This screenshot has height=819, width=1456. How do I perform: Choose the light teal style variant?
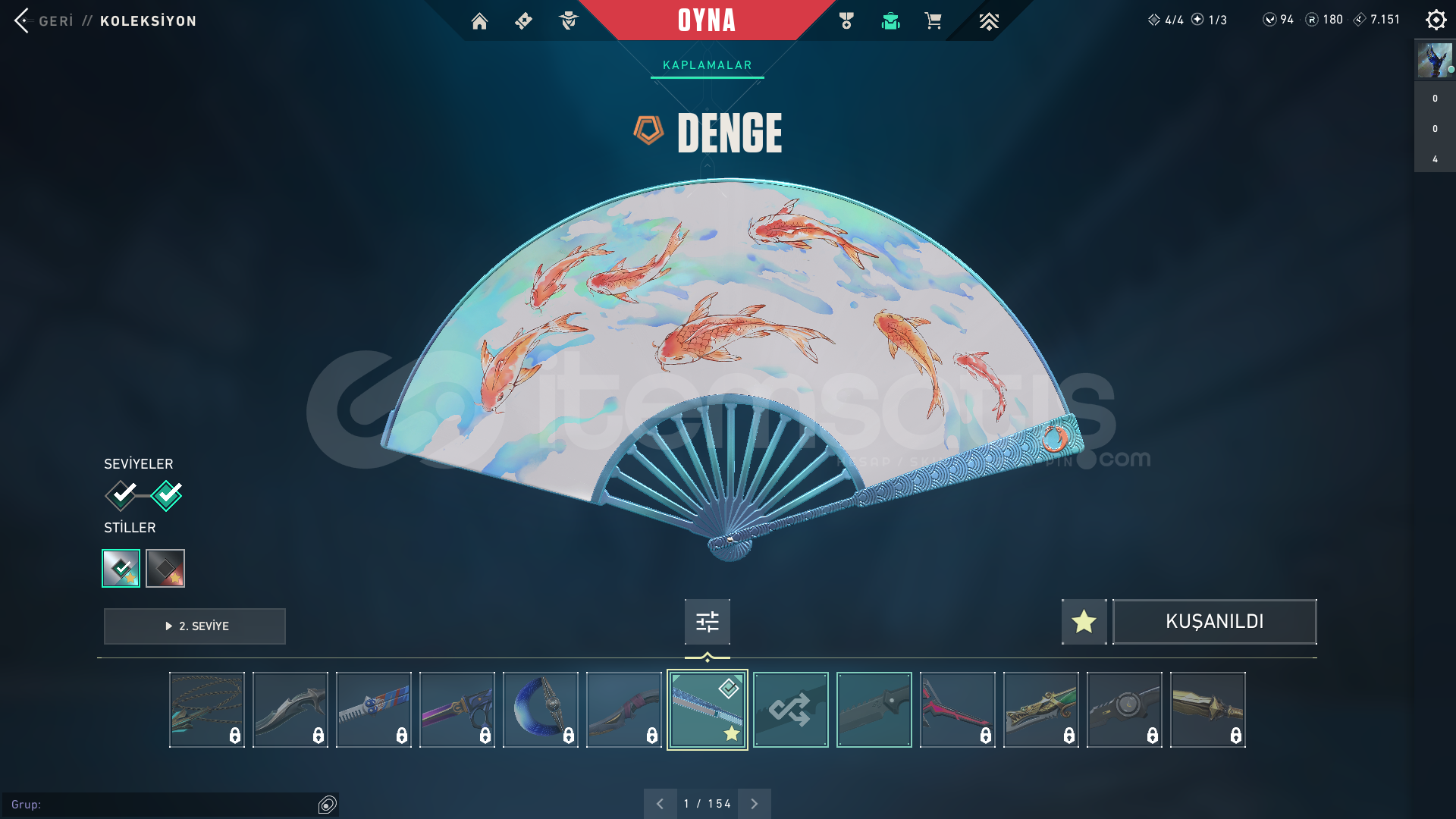pos(121,568)
